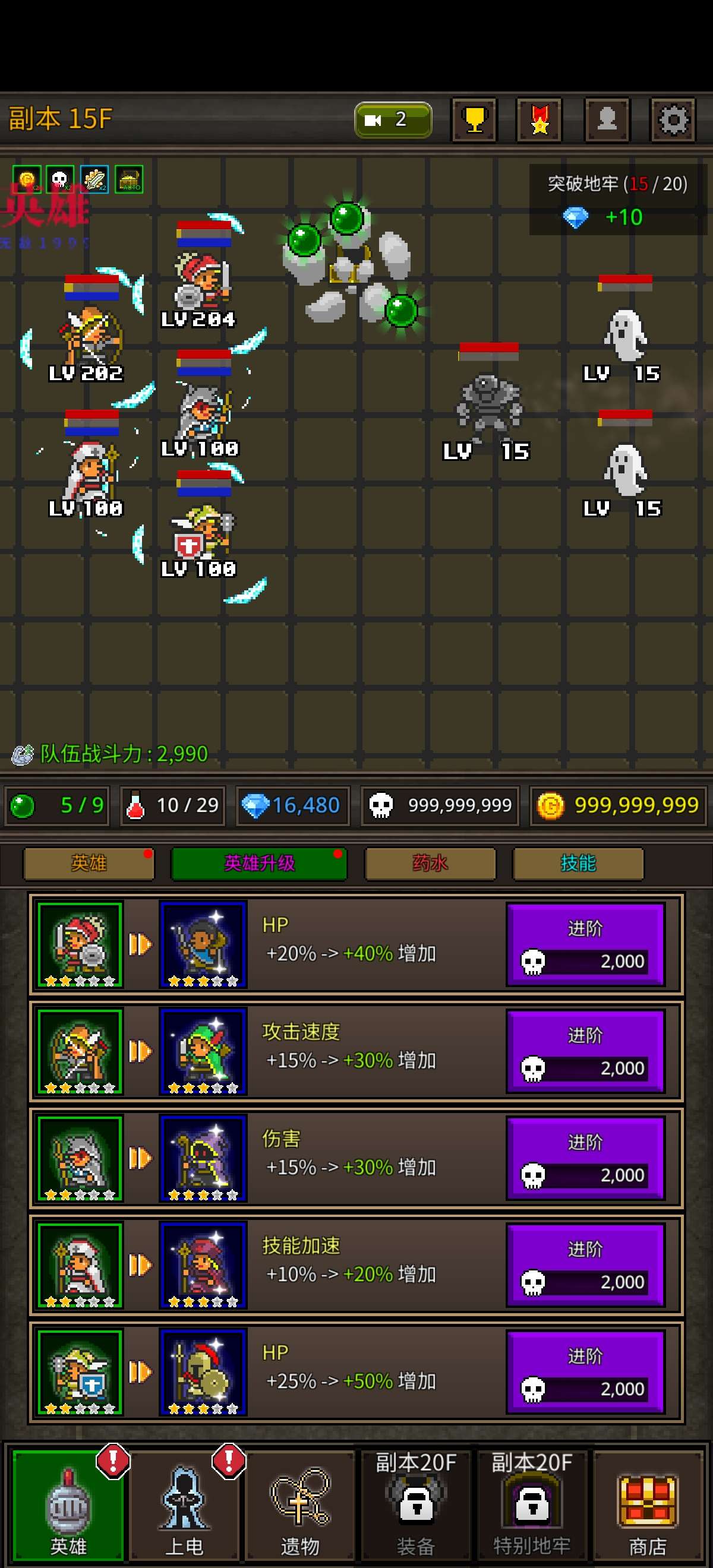The height and width of the screenshot is (1568, 713).
Task: Switch to the 药水 tab
Action: point(430,863)
